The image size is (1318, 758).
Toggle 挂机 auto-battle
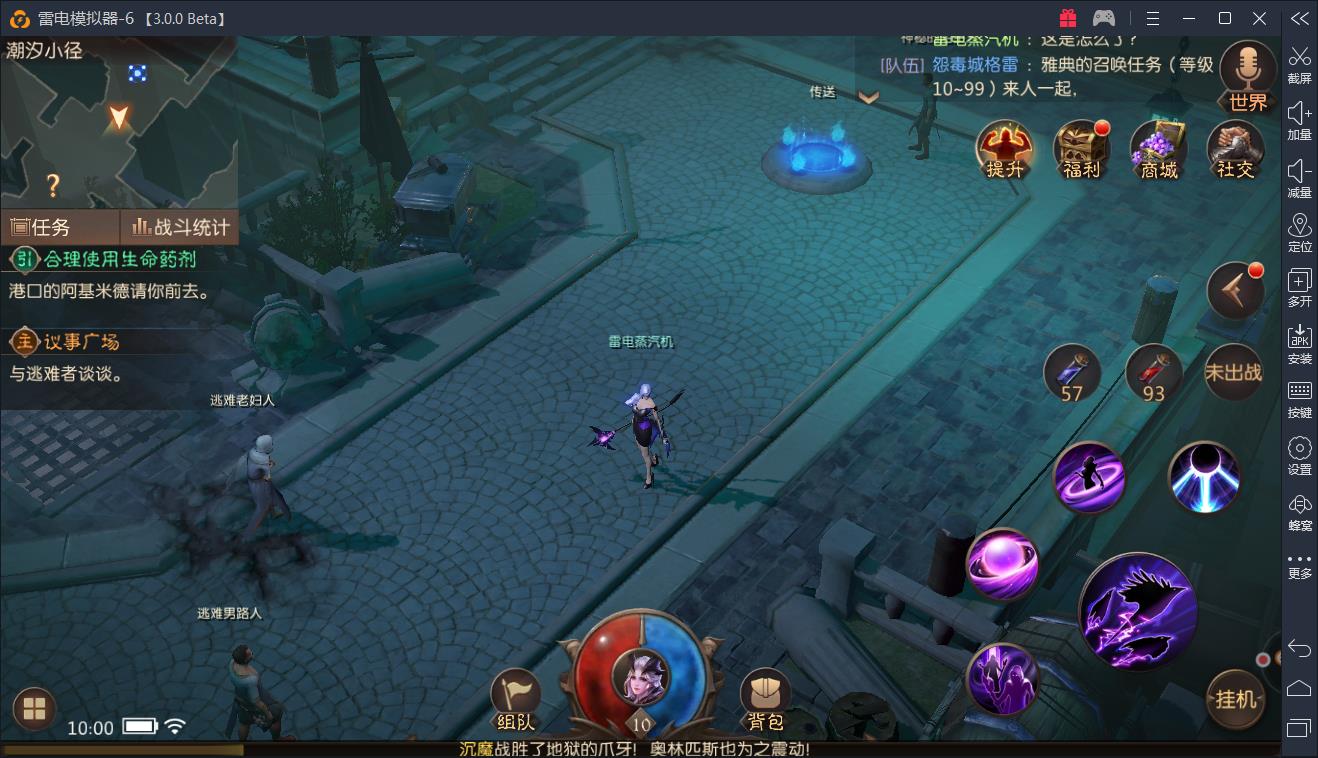click(x=1235, y=698)
